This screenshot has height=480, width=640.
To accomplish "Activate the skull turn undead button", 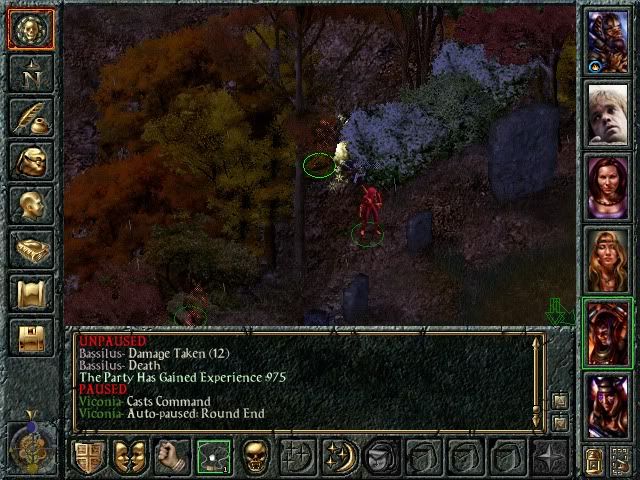I will pyautogui.click(x=256, y=457).
